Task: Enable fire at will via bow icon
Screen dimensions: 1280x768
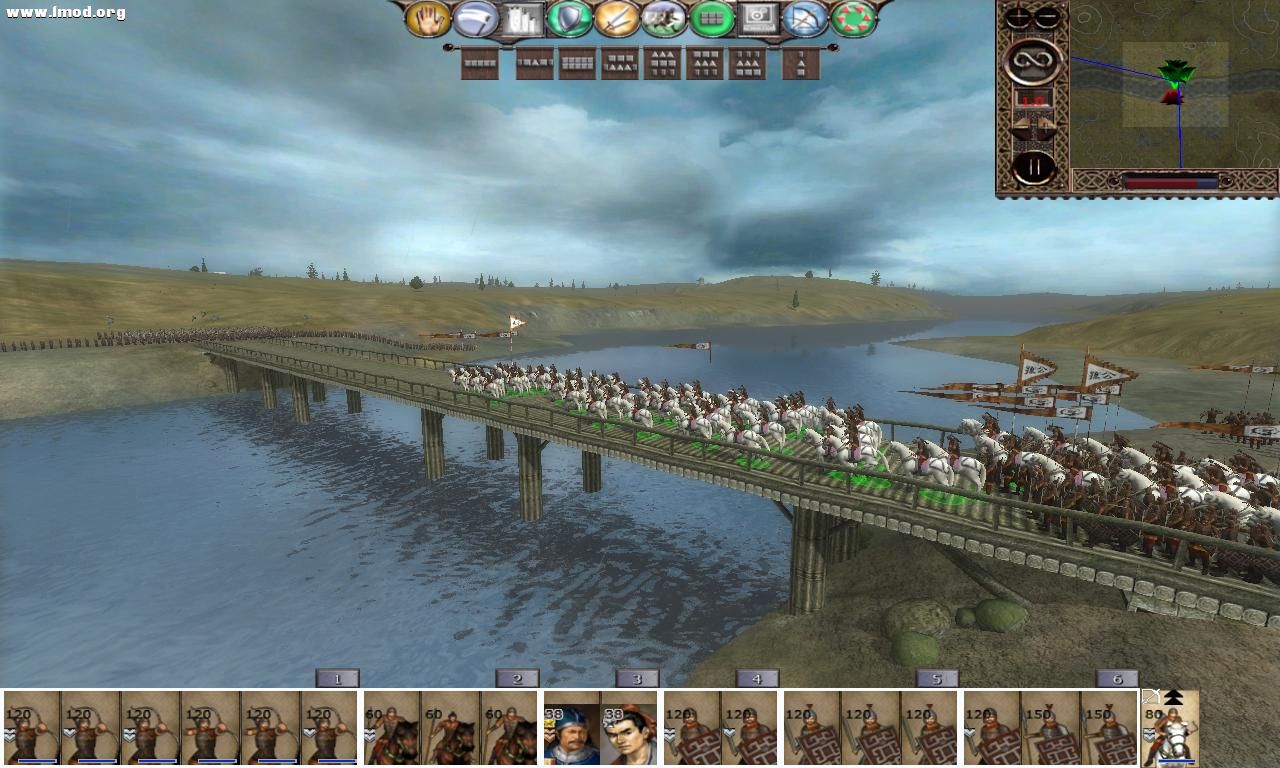Action: pos(804,18)
